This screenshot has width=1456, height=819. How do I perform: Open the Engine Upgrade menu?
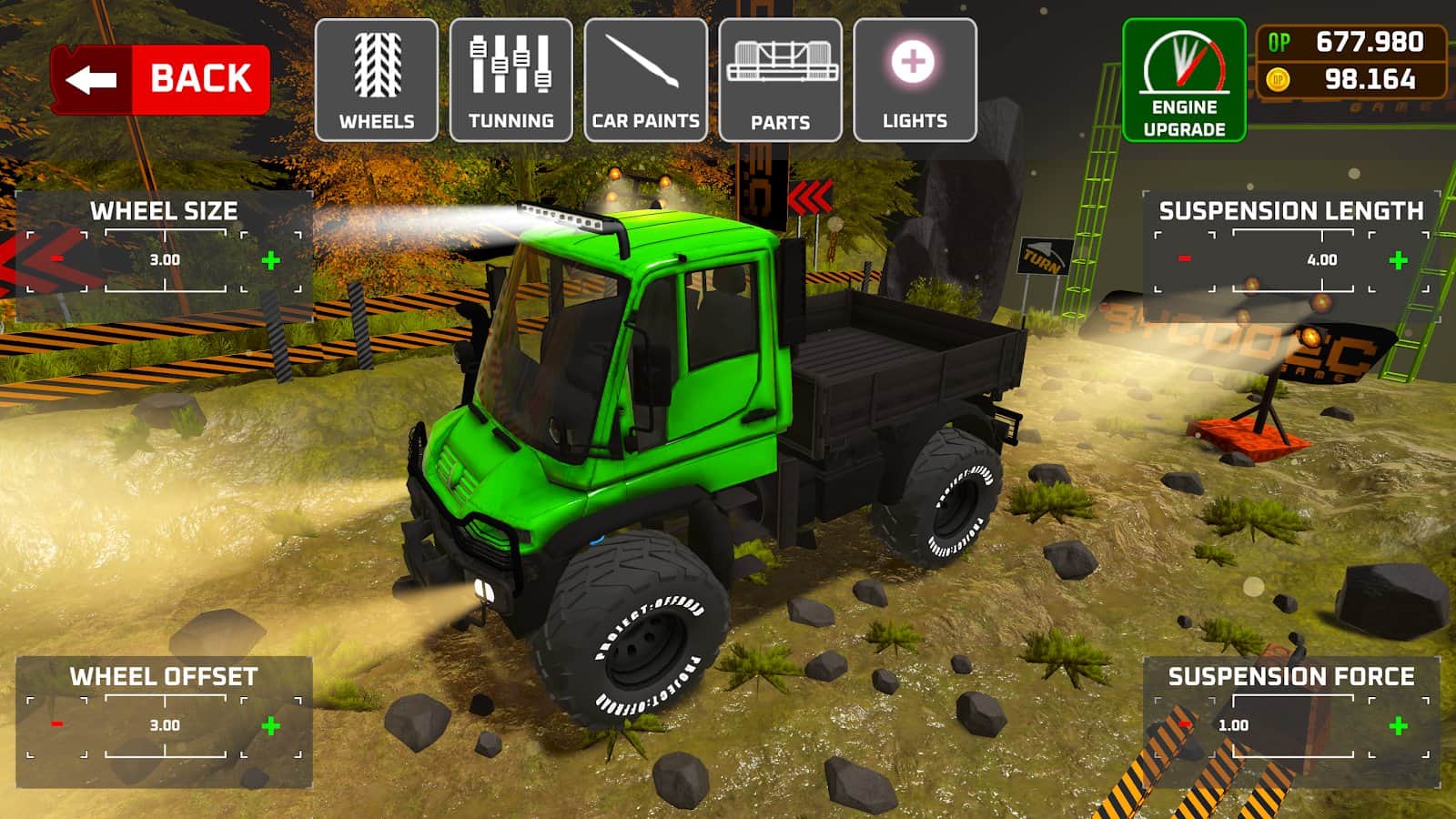(x=1183, y=80)
